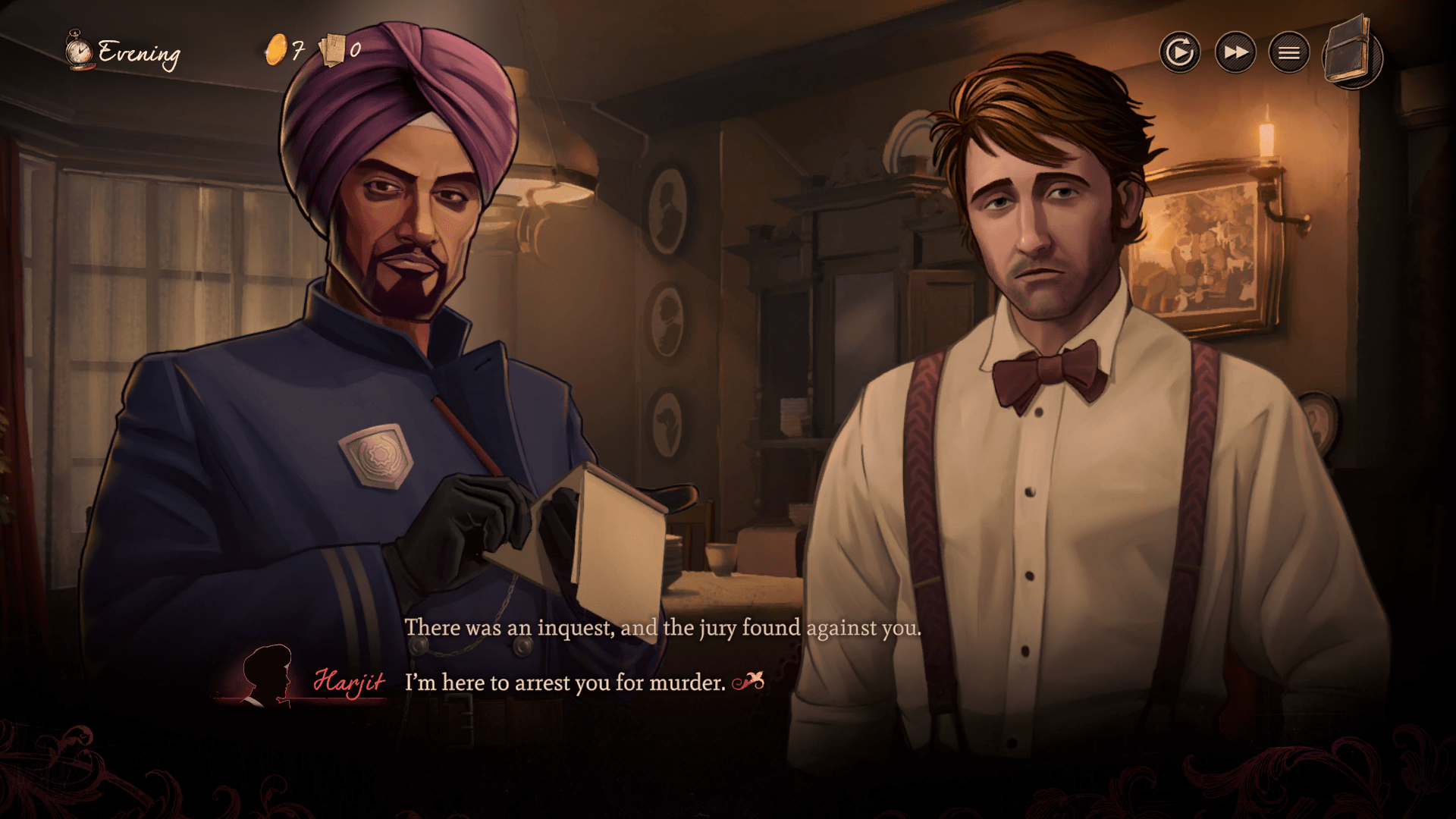Click the notes count showing 0

click(353, 52)
